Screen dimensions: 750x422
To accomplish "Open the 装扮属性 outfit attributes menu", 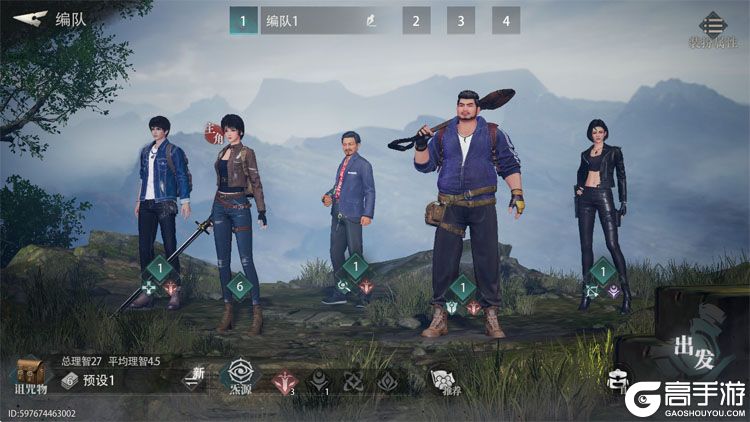I will point(712,28).
